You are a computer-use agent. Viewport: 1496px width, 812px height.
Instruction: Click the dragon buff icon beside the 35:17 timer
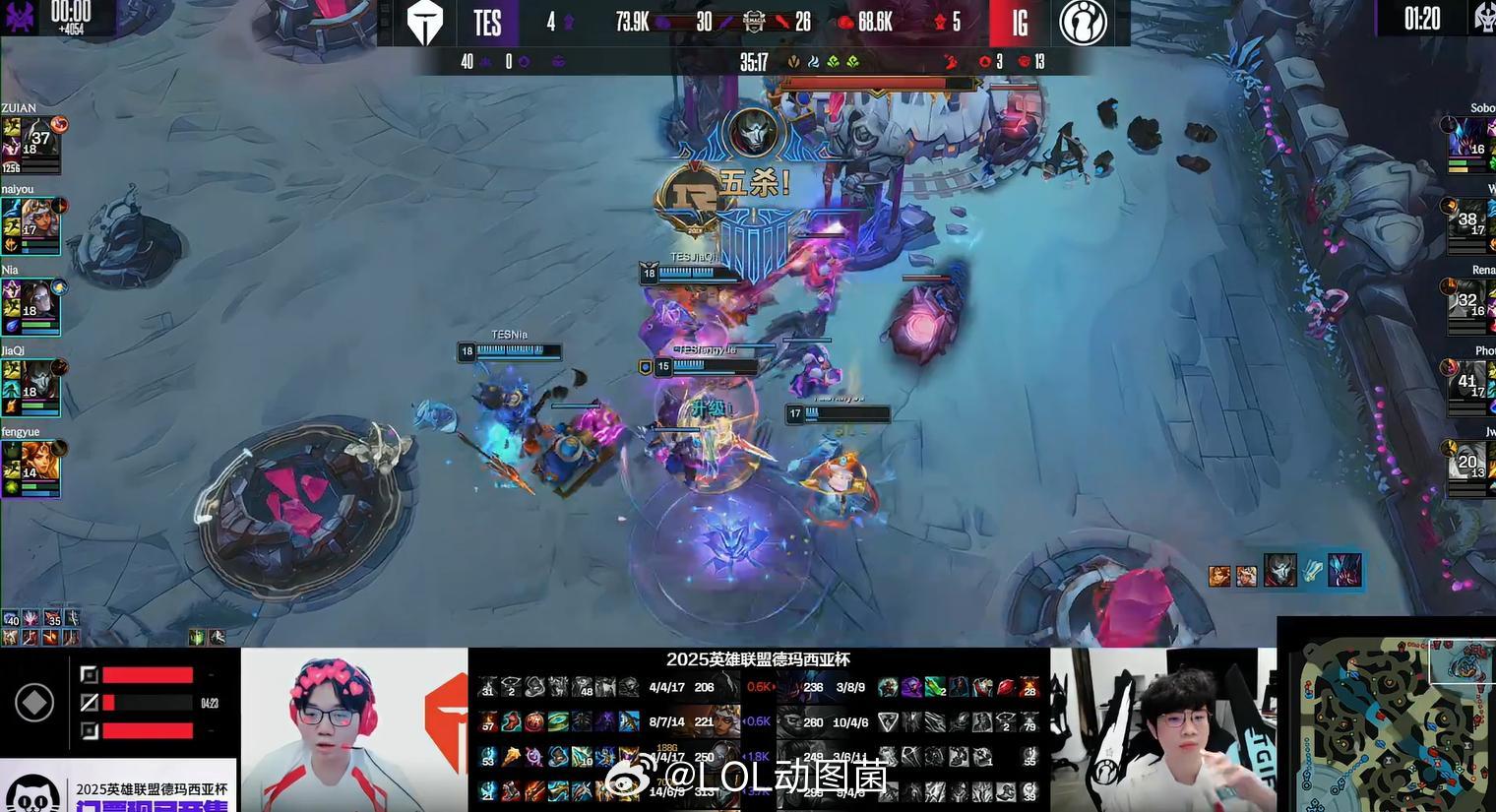coord(795,60)
